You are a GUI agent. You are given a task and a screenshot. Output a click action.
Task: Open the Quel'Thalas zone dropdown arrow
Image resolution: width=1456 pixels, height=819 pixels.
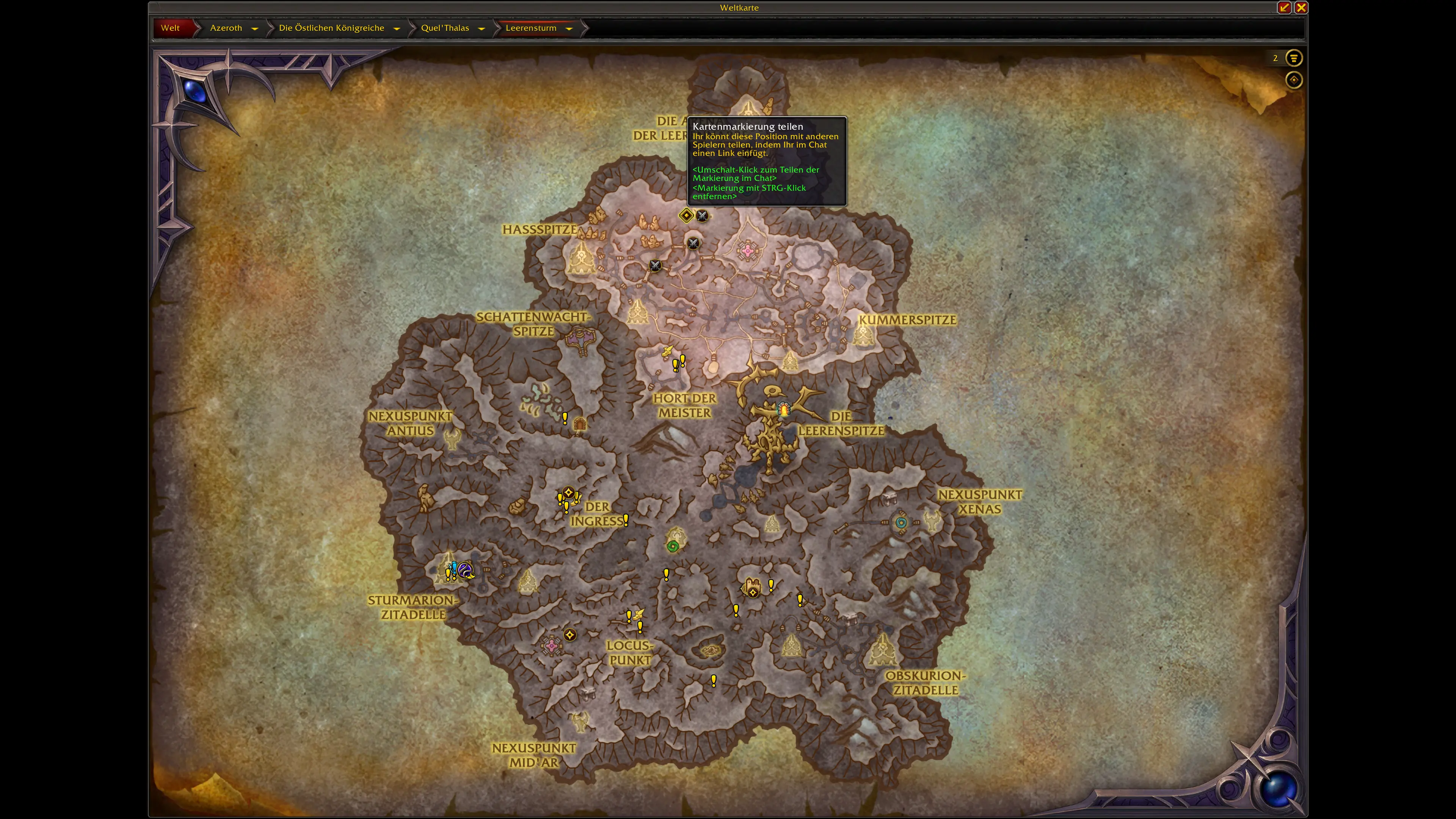tap(481, 28)
